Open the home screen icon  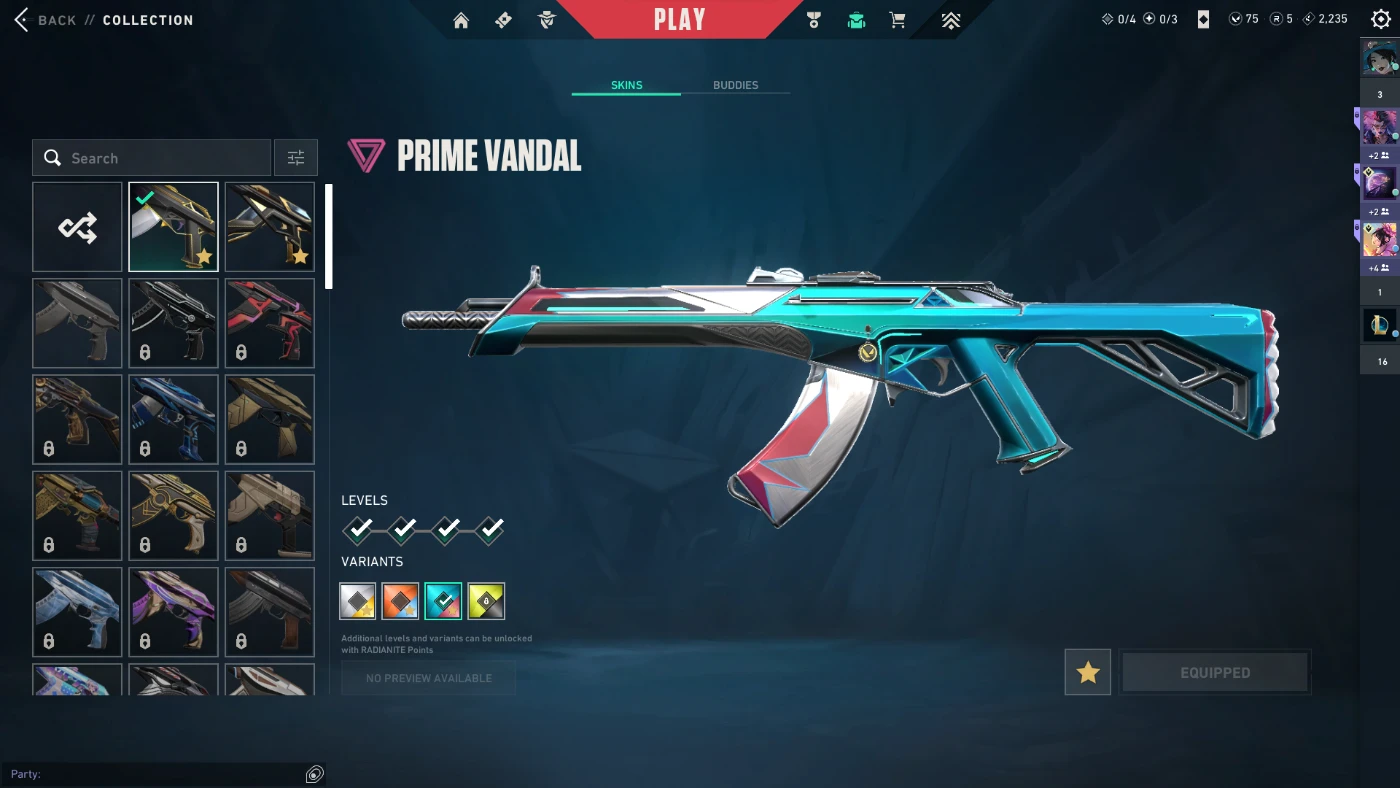[461, 20]
